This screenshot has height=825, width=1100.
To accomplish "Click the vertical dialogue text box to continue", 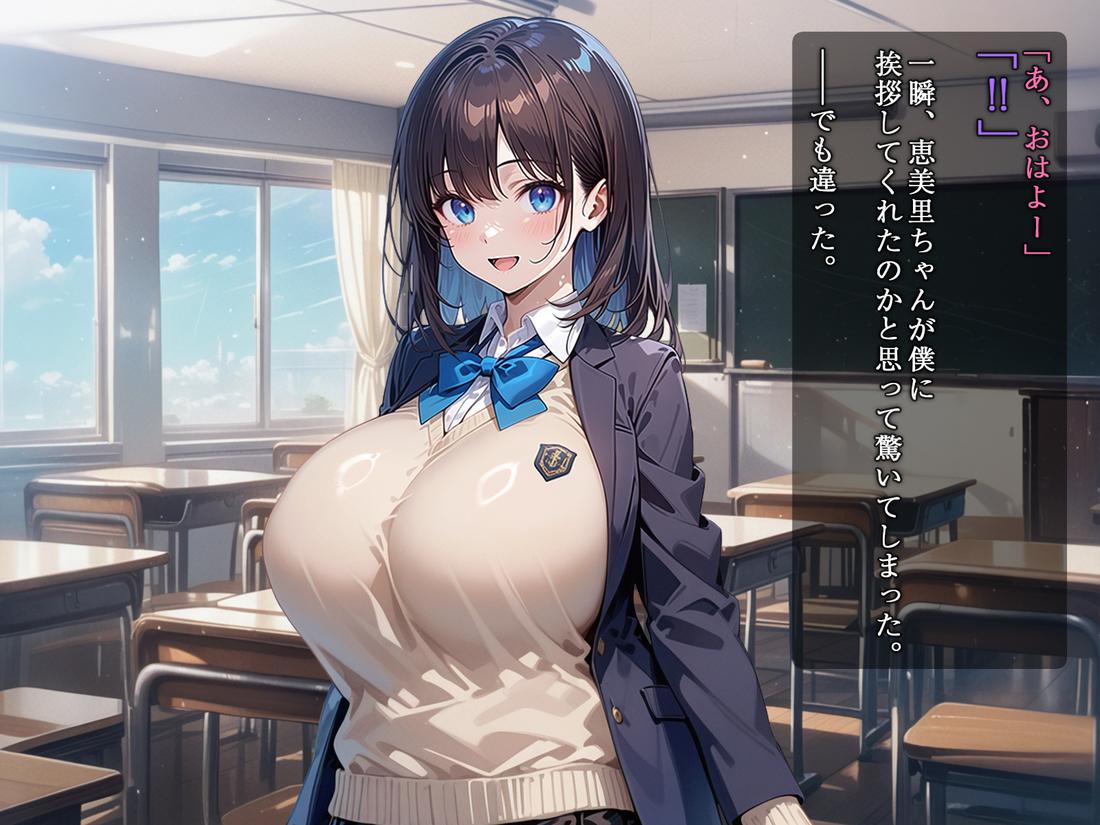I will pos(929,350).
